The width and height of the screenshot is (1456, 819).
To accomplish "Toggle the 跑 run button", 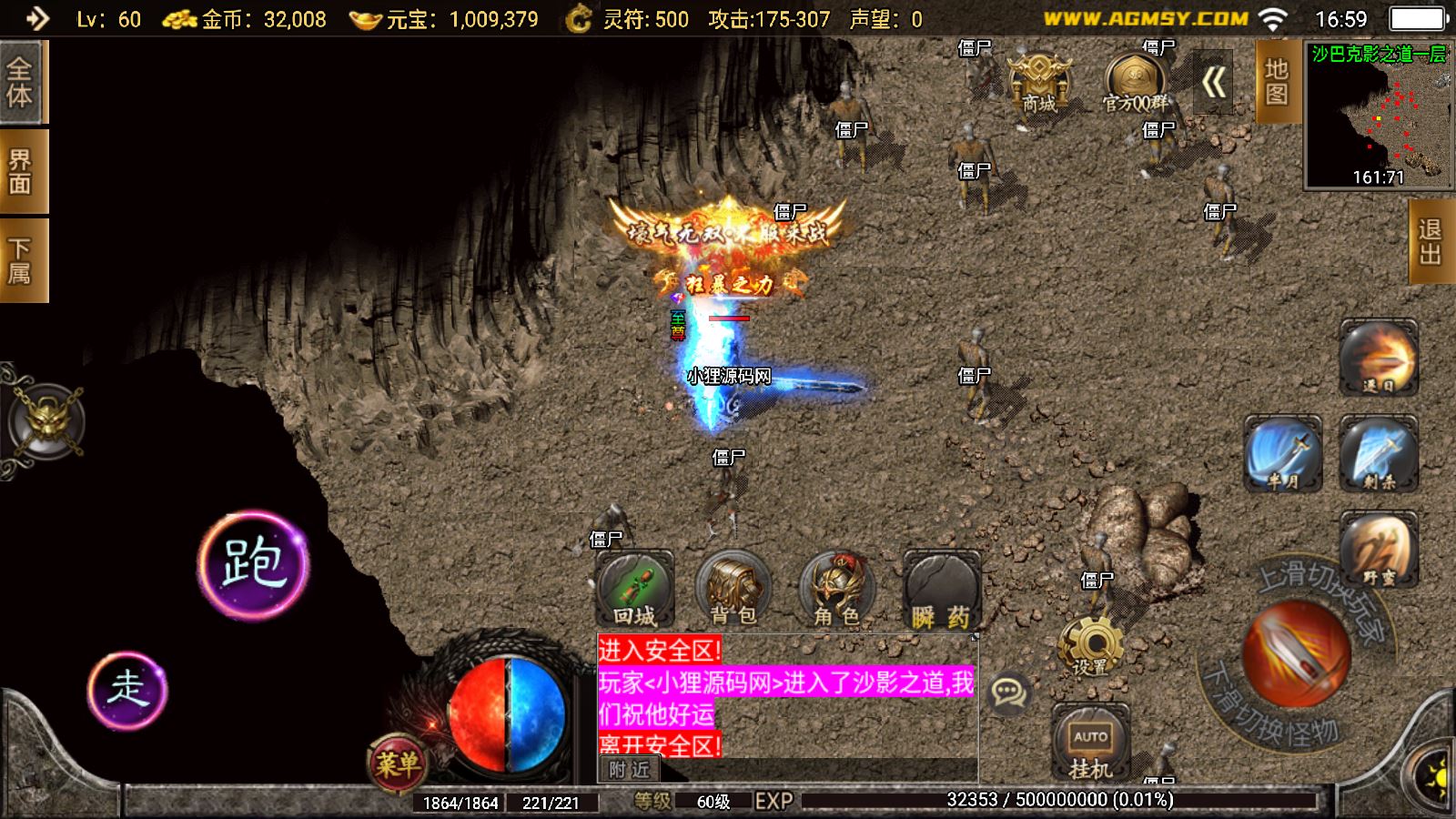I will click(x=253, y=563).
